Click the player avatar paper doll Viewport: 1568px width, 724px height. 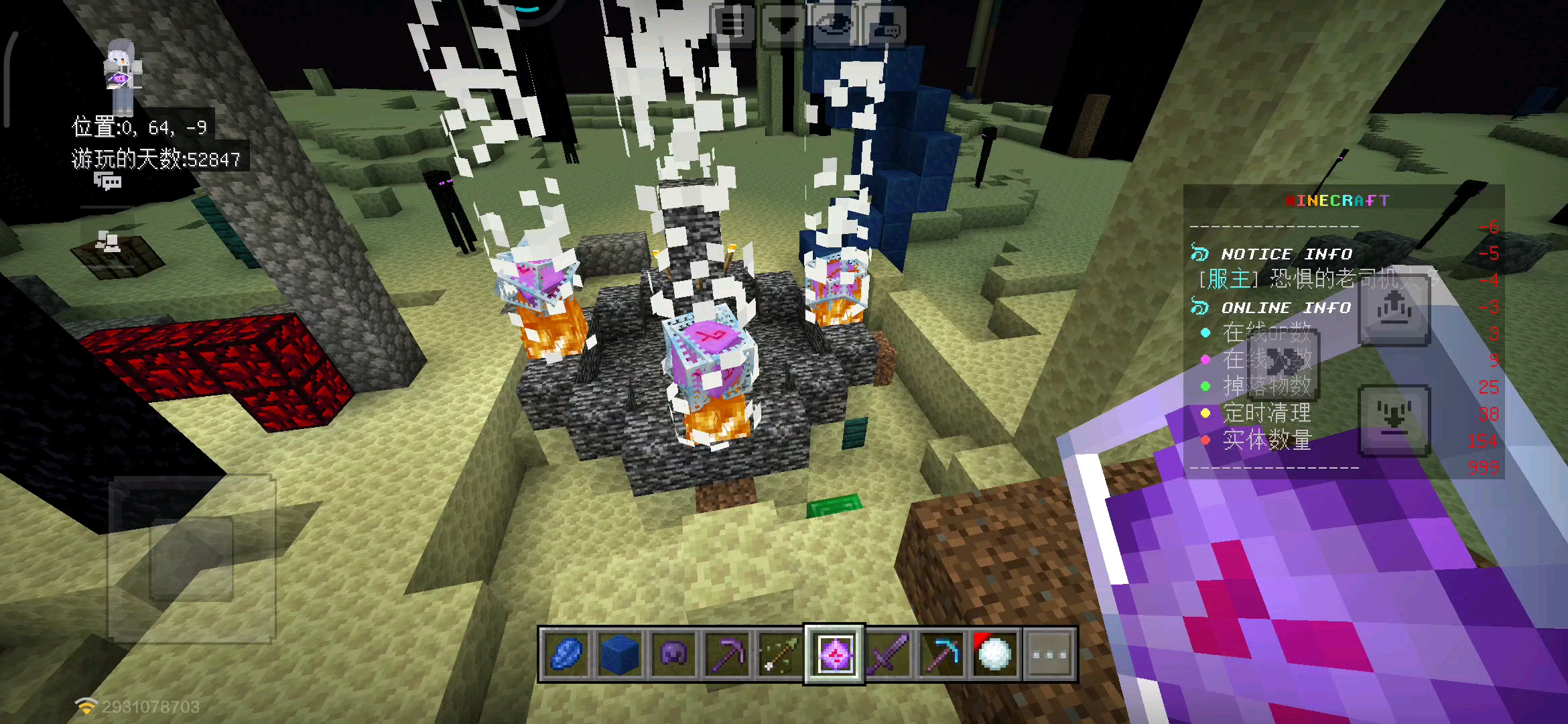[122, 75]
